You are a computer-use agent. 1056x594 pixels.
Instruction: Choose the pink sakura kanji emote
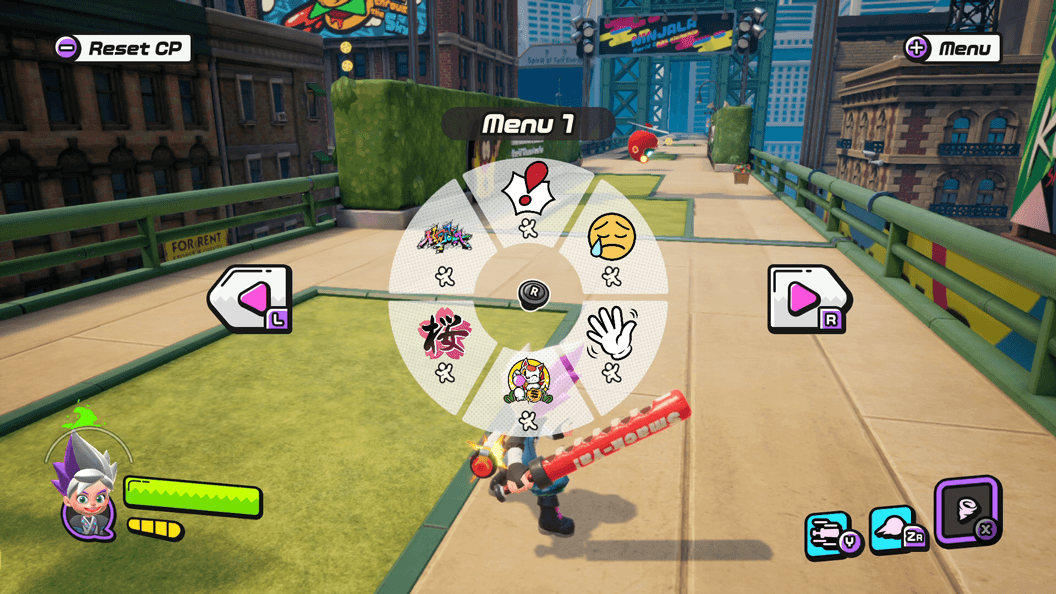(444, 334)
